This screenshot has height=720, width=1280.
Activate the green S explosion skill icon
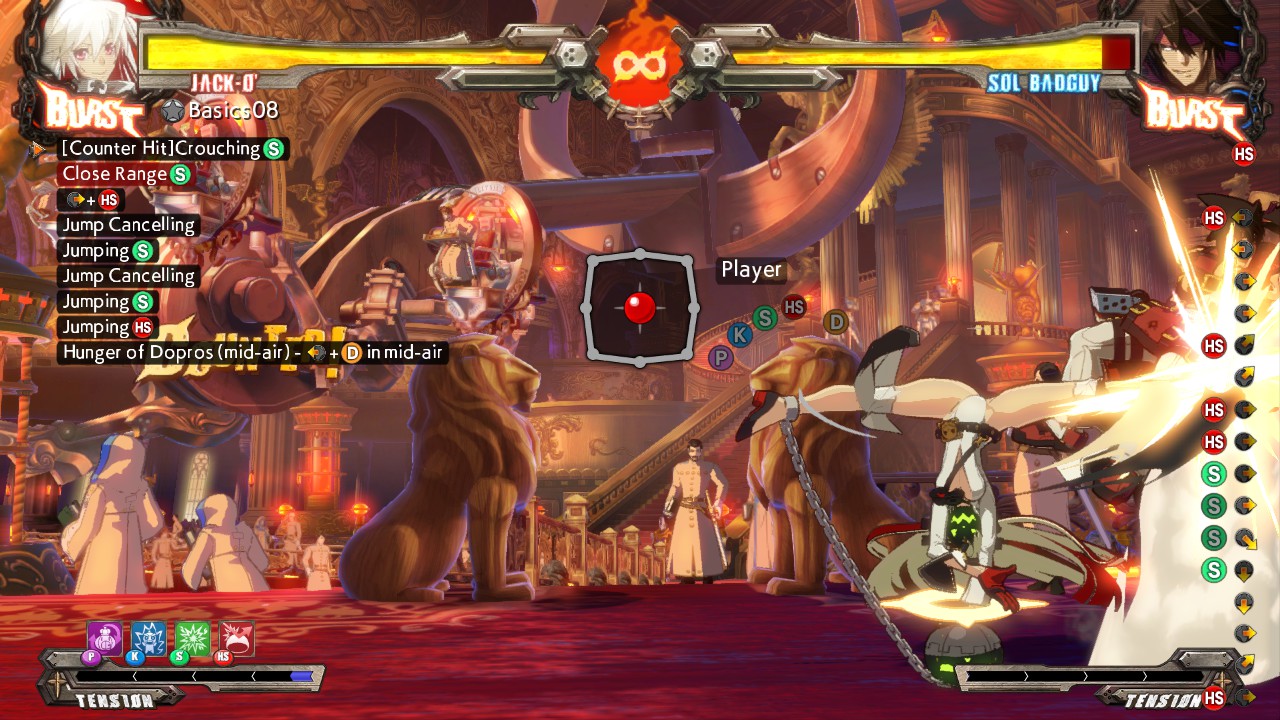tap(193, 638)
